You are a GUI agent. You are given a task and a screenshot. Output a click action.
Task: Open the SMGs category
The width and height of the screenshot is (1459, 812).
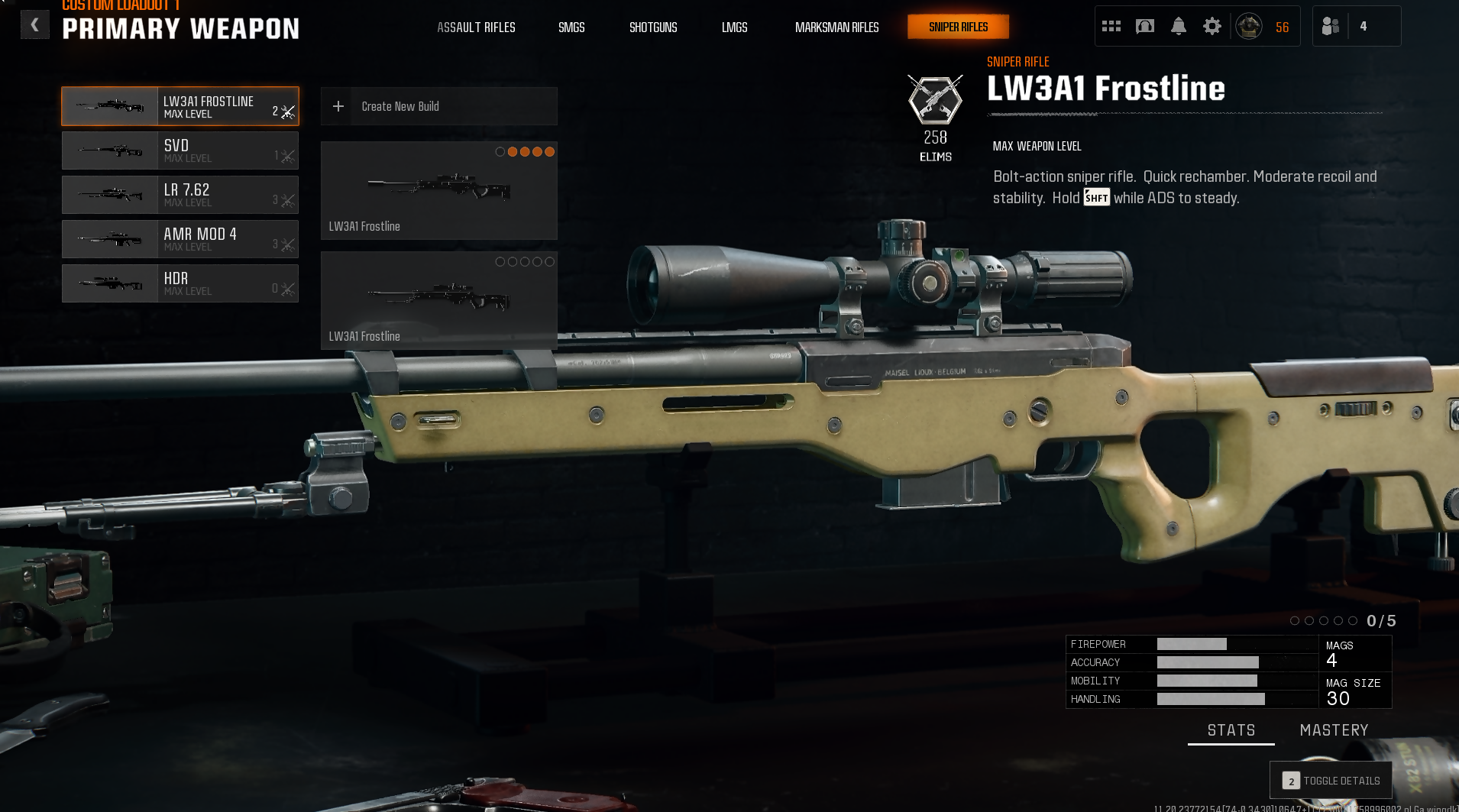click(571, 27)
